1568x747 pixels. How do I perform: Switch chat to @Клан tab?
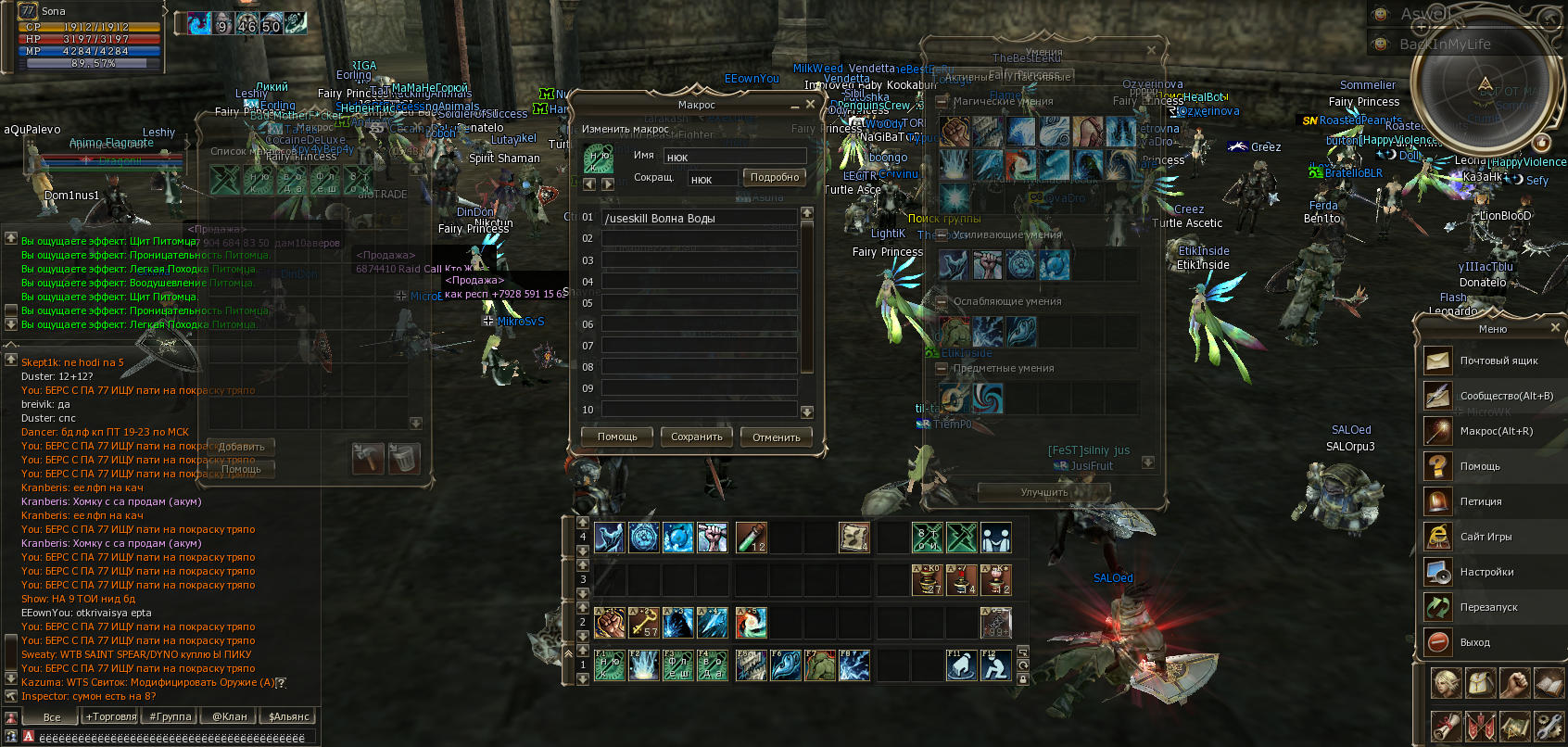[x=229, y=716]
